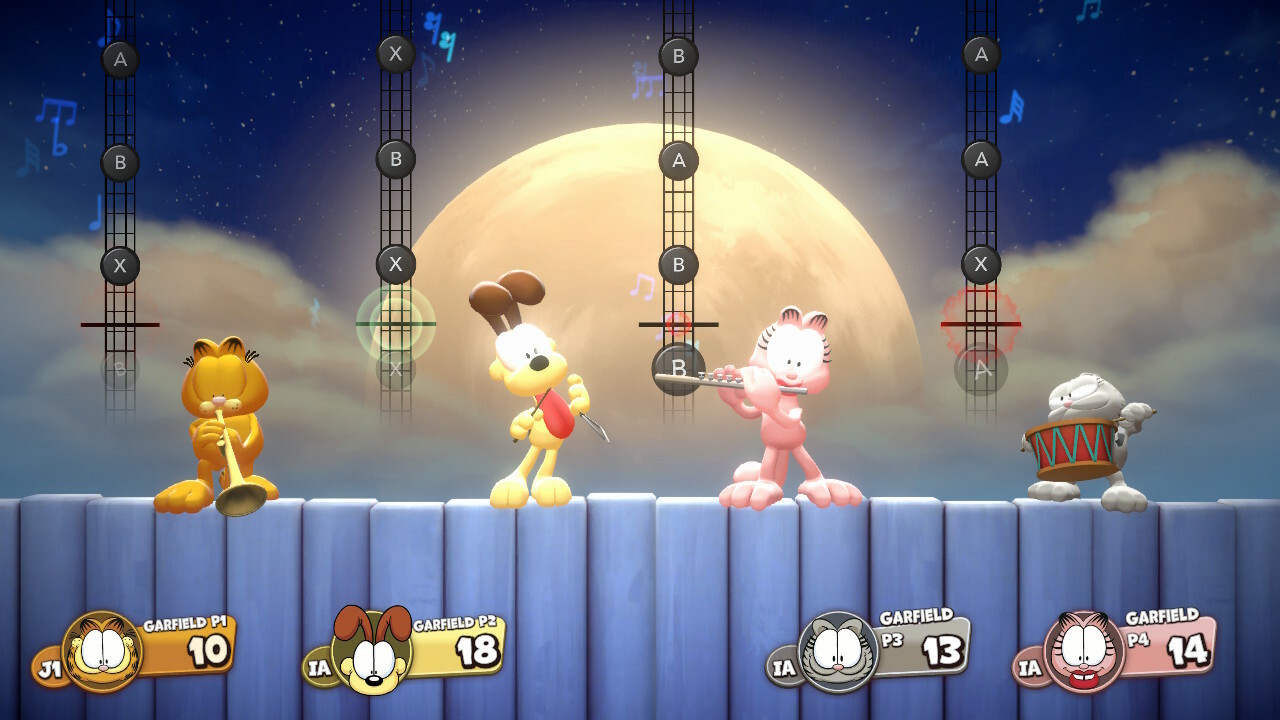
Task: Hit the A note atop the first track
Action: (118, 59)
